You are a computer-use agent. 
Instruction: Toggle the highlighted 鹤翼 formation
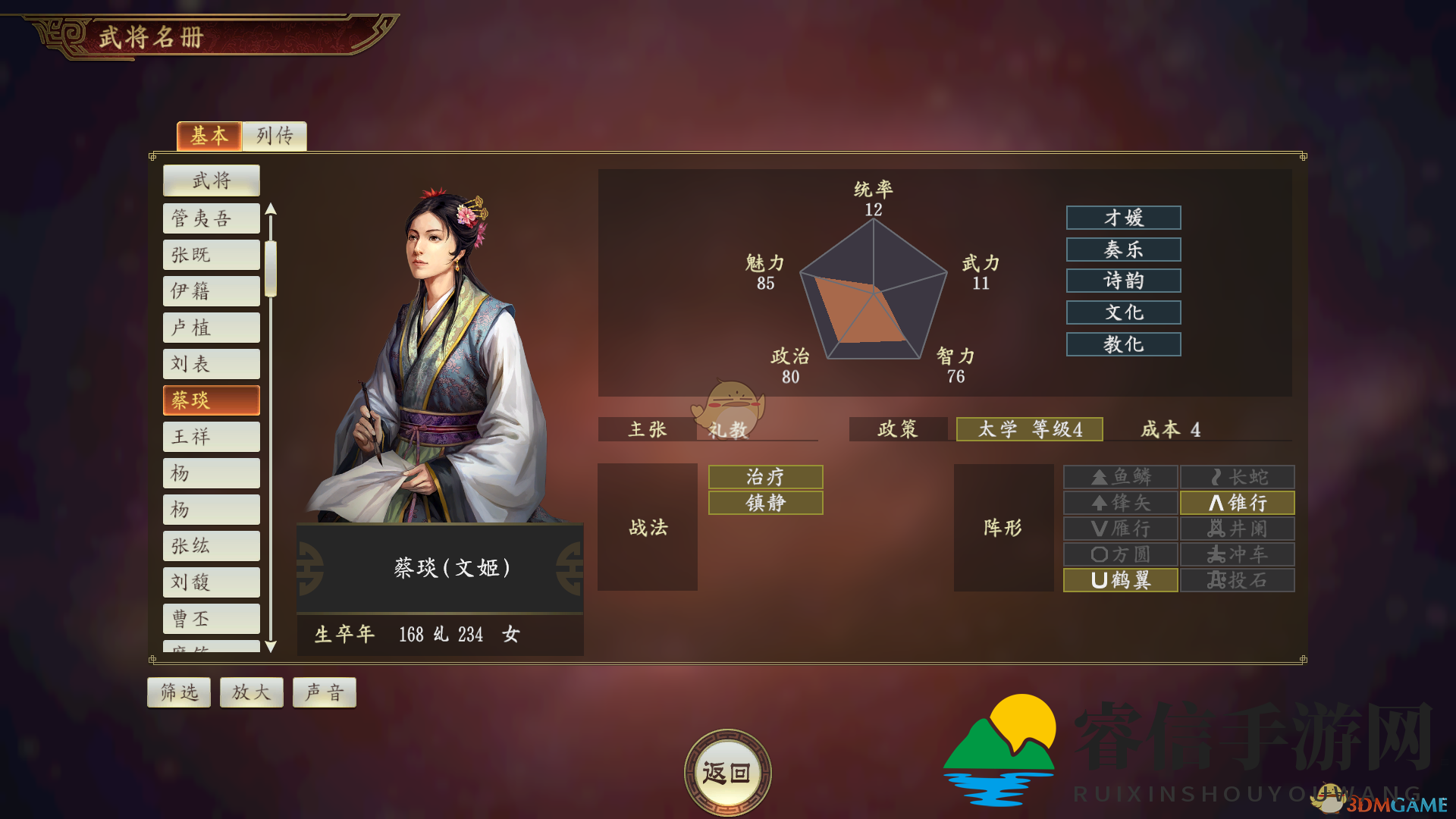coord(1120,580)
